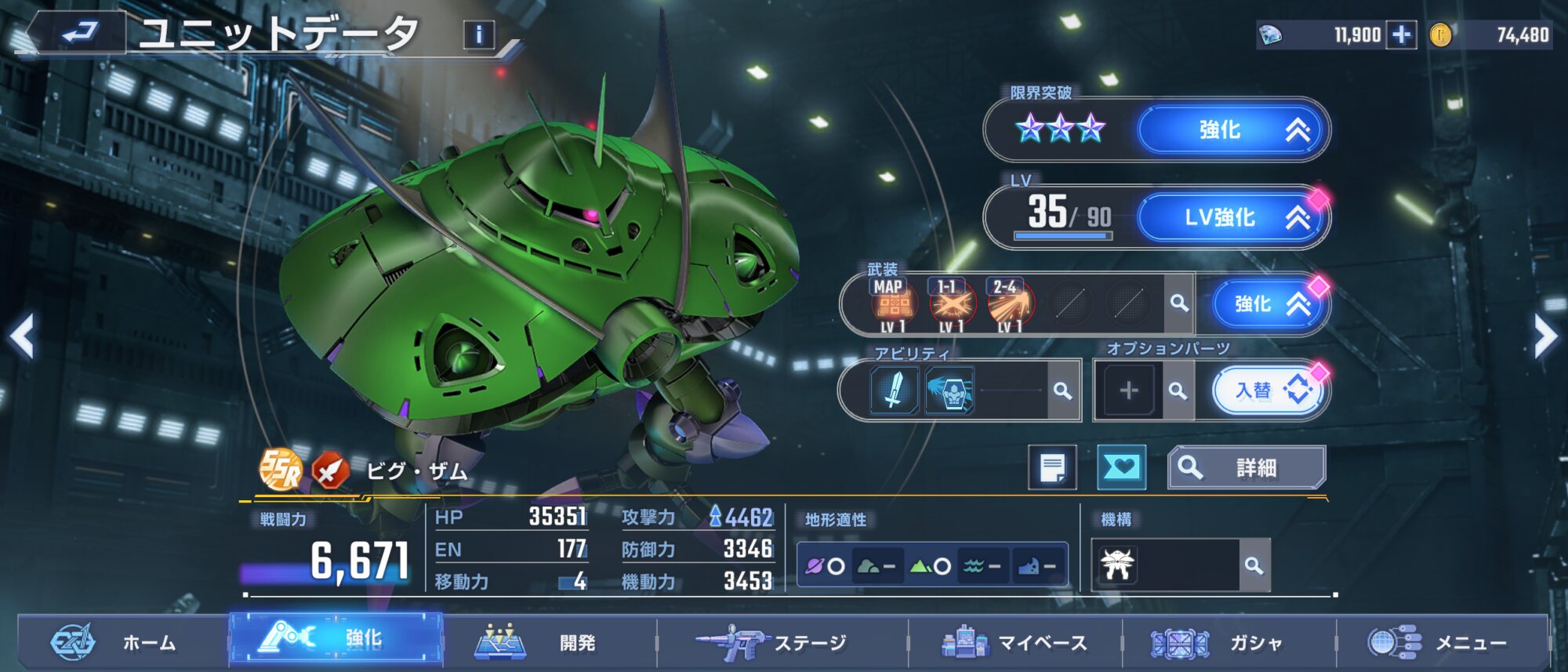Show previous unit with left arrow
The image size is (1568, 672).
pyautogui.click(x=23, y=336)
